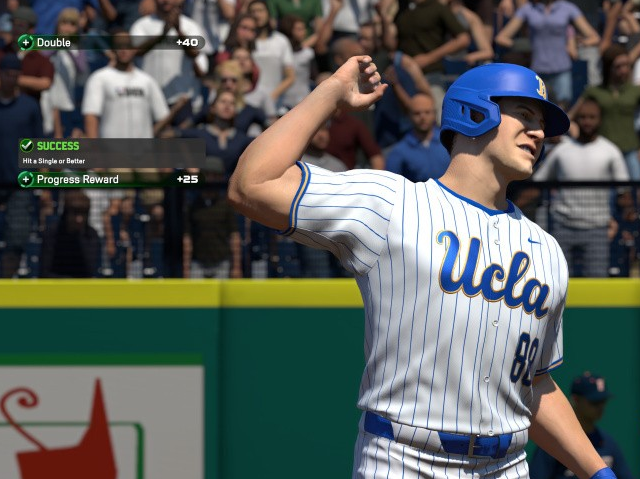Open the Progress Reward +25 entry

[110, 180]
